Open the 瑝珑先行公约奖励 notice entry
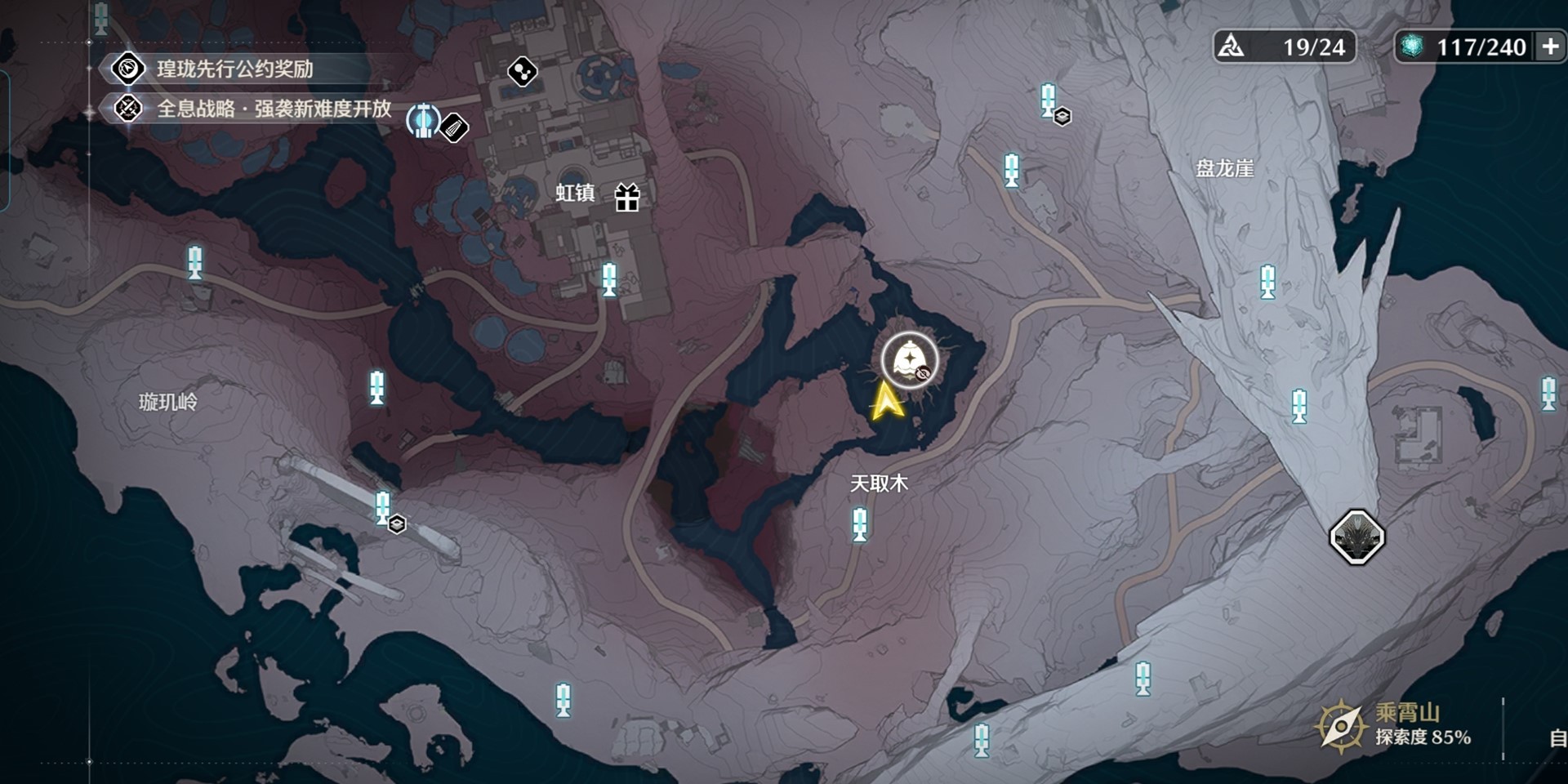The image size is (1568, 784). 234,69
